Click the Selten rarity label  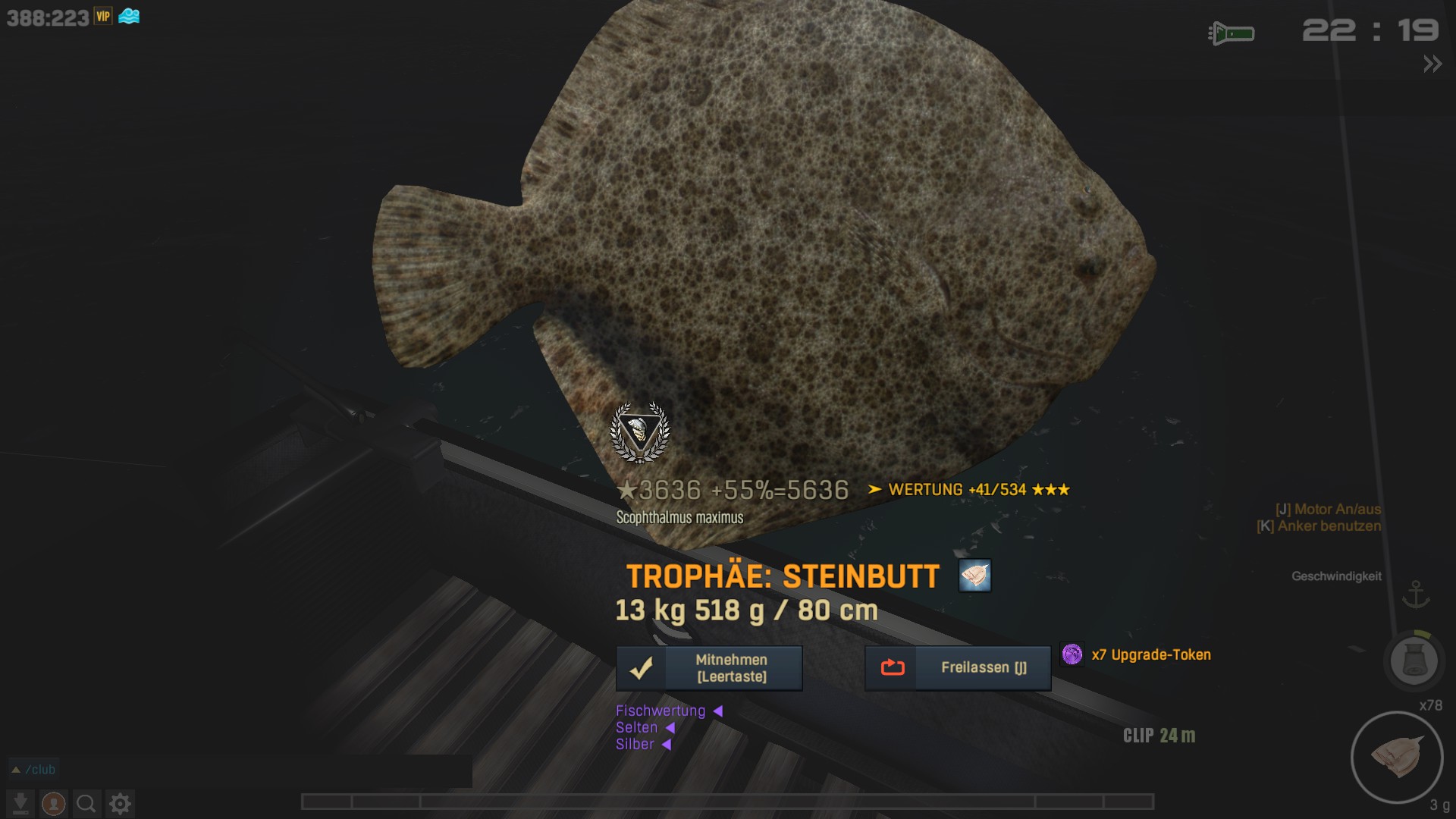coord(636,727)
